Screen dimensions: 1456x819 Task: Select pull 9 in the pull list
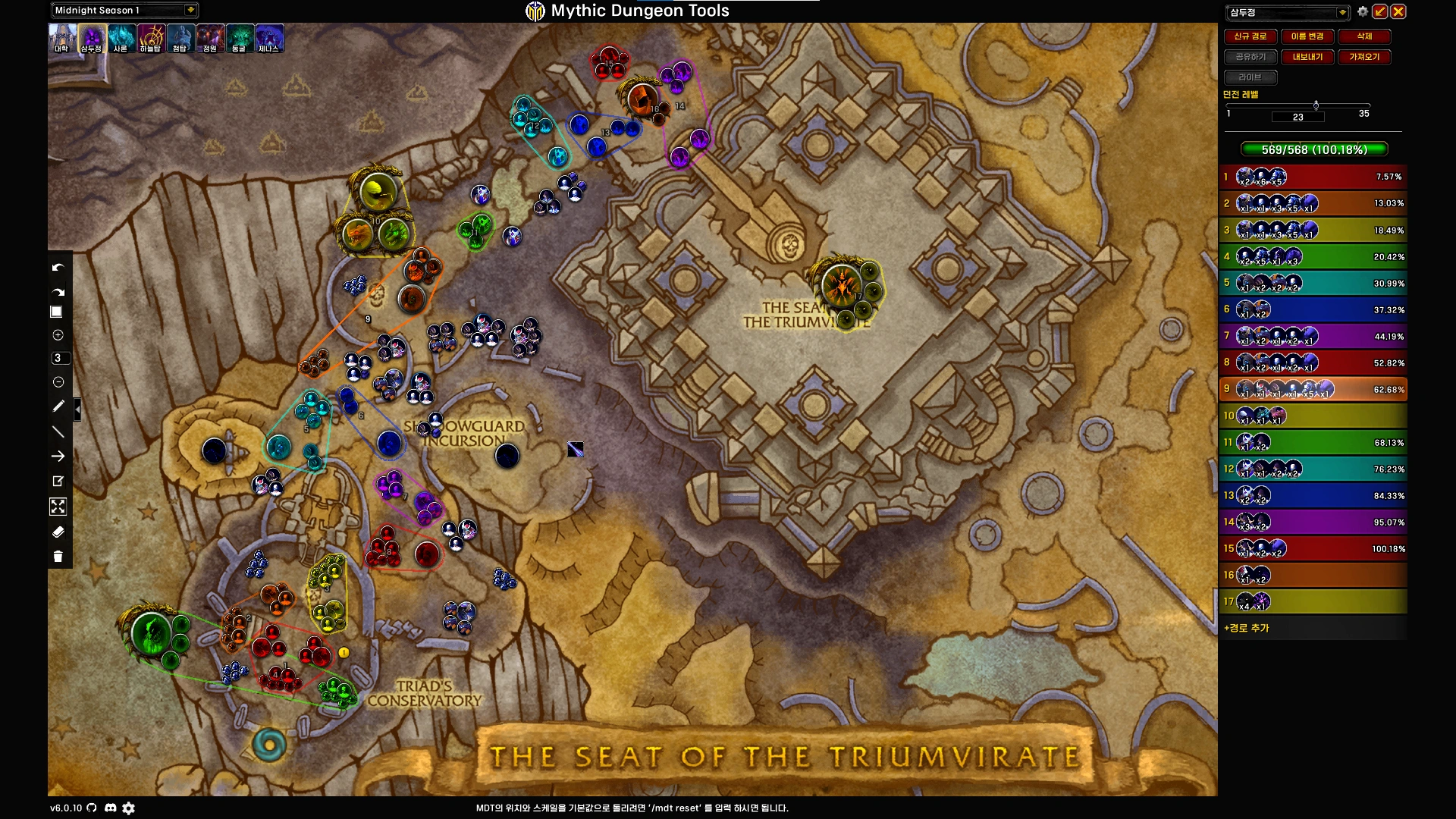click(1313, 389)
